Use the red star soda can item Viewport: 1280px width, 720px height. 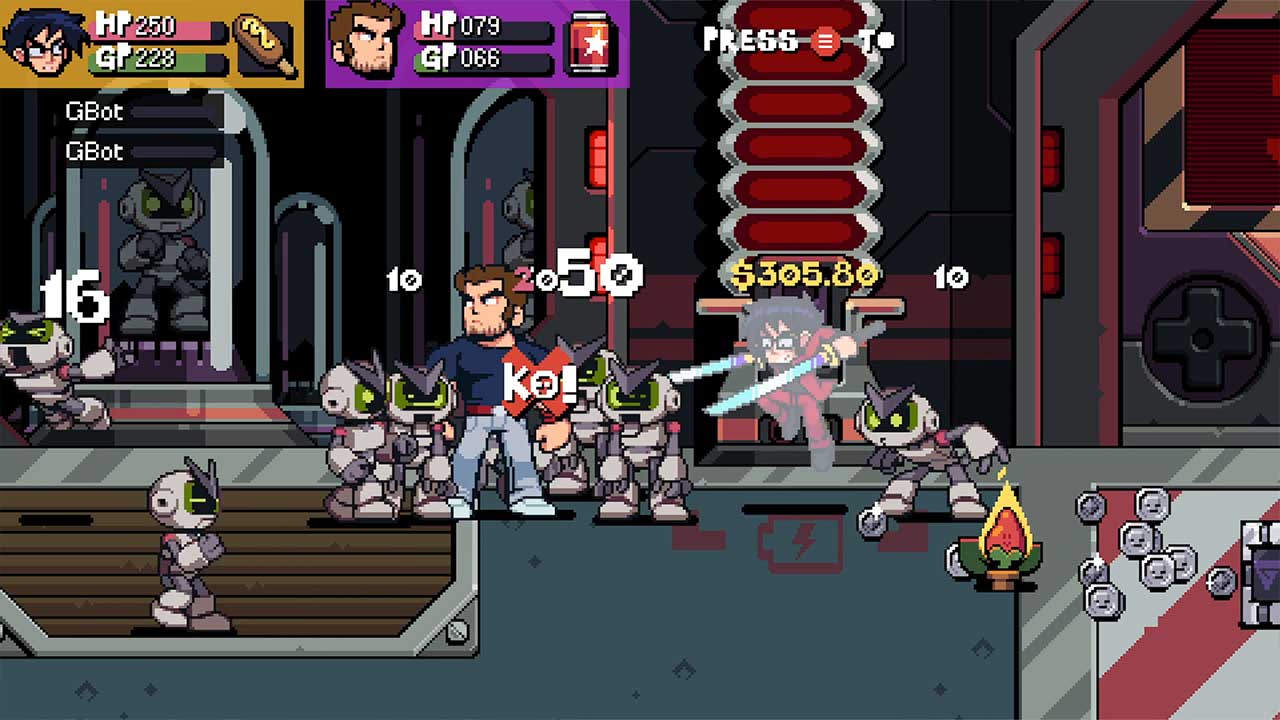(x=593, y=45)
